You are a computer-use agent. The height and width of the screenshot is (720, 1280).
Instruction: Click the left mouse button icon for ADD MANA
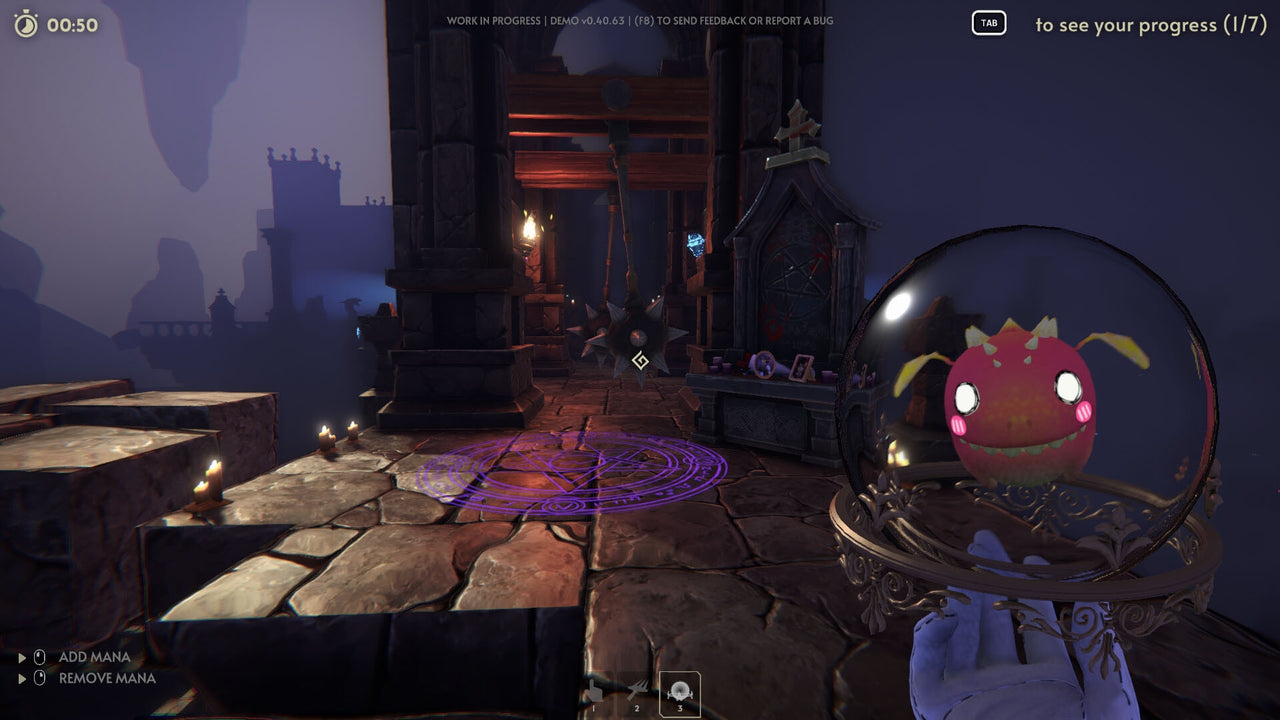tap(38, 657)
